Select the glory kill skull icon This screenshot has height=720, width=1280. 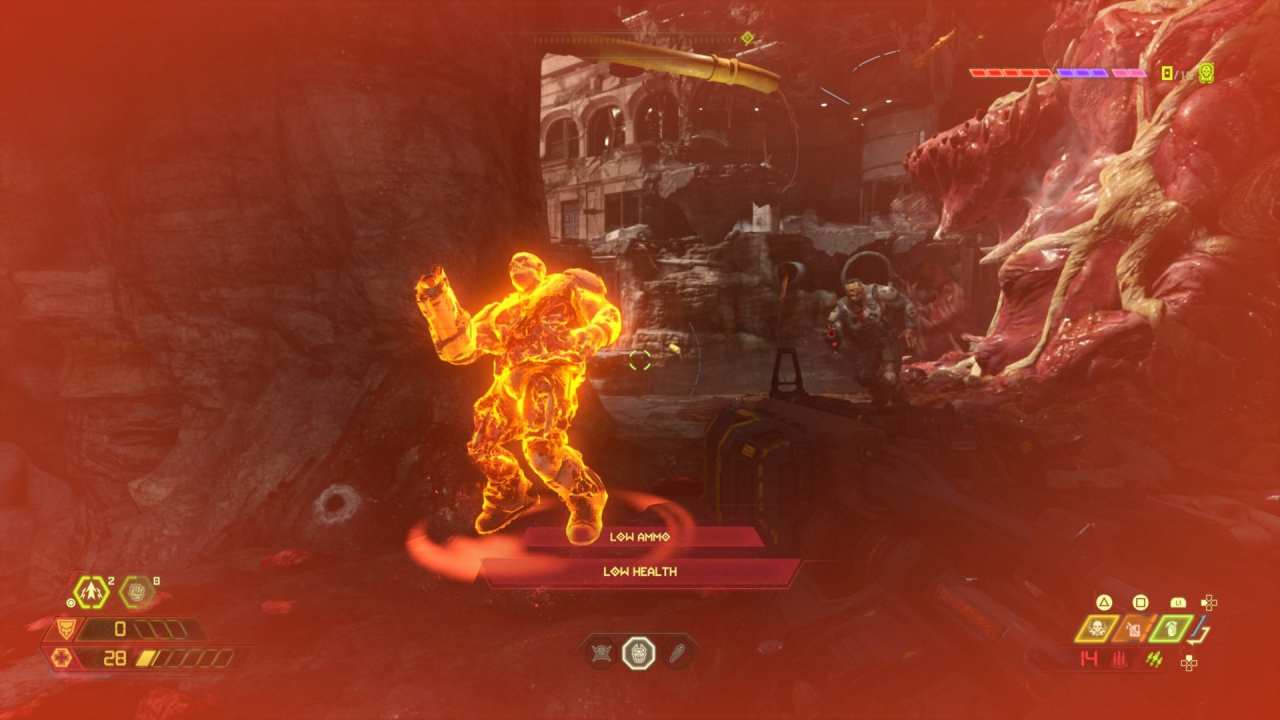coord(1096,627)
